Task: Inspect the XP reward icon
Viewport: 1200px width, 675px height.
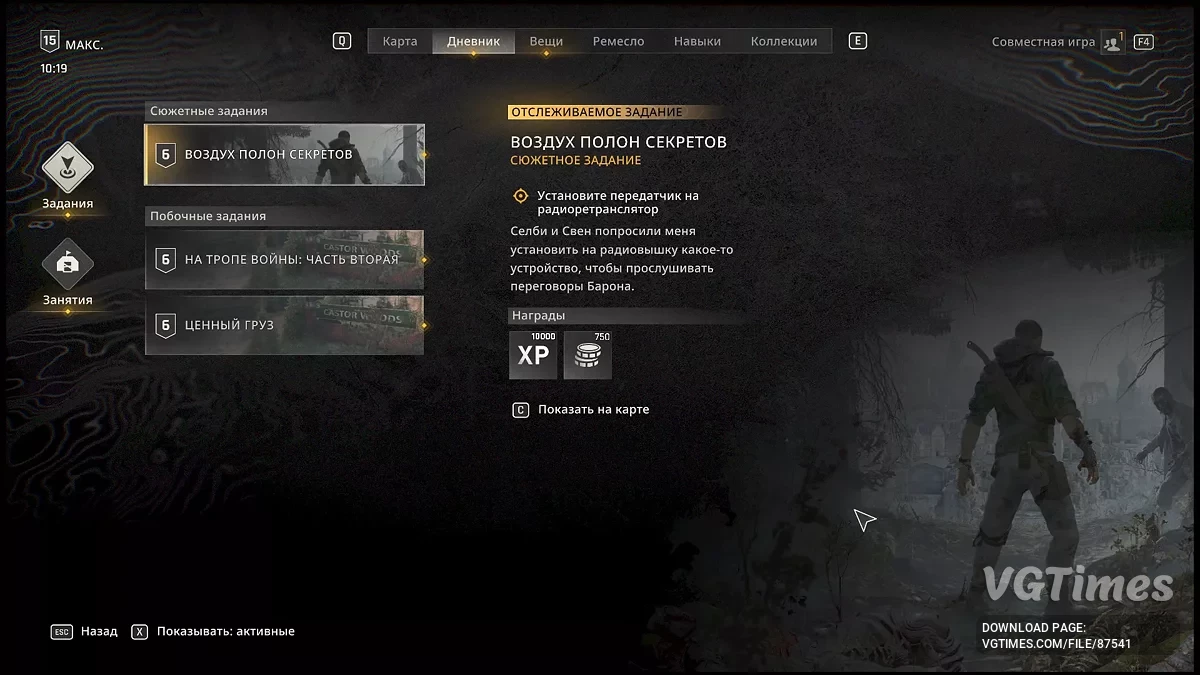Action: (x=533, y=356)
